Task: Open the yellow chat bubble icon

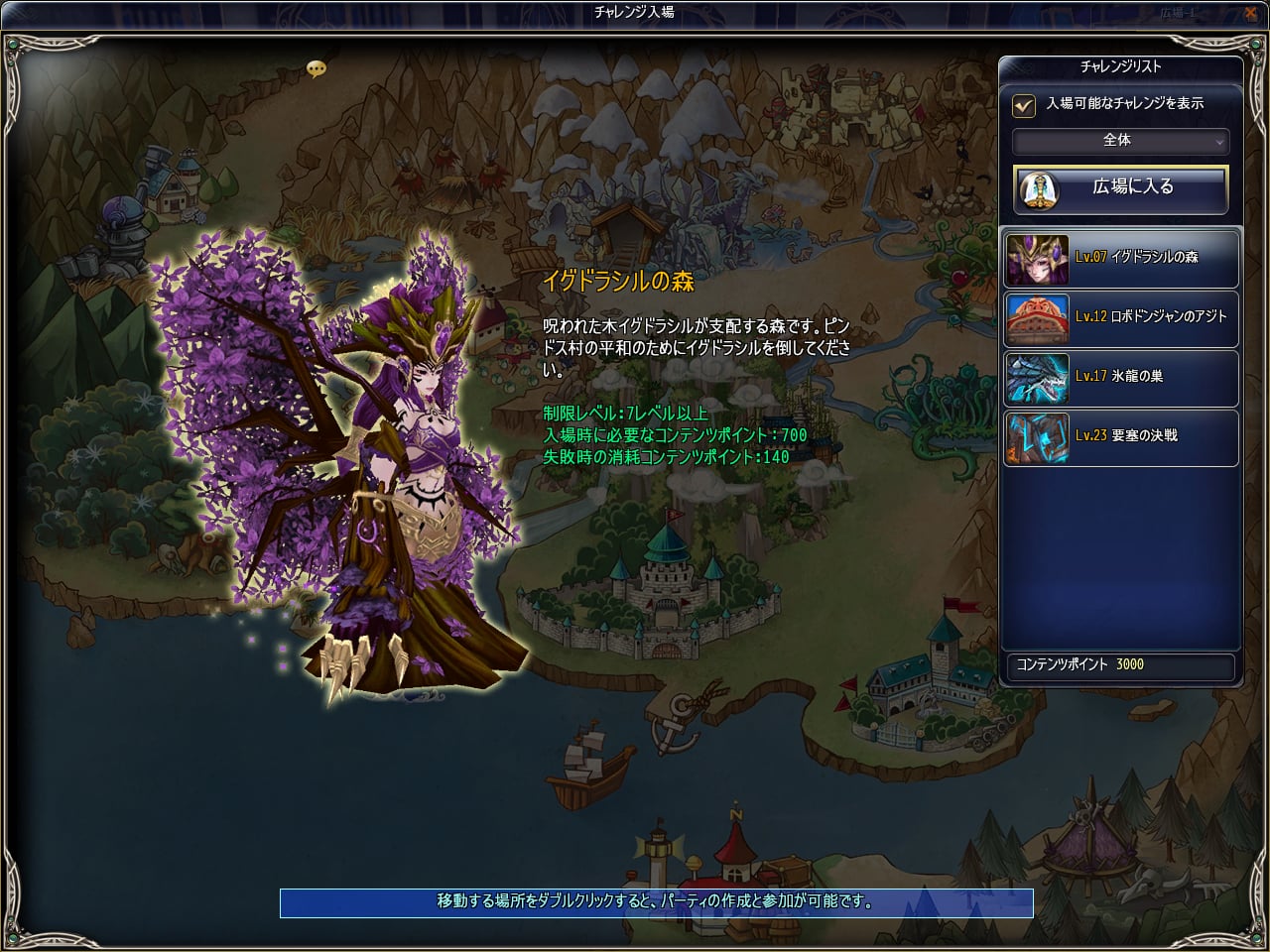Action: pyautogui.click(x=317, y=68)
